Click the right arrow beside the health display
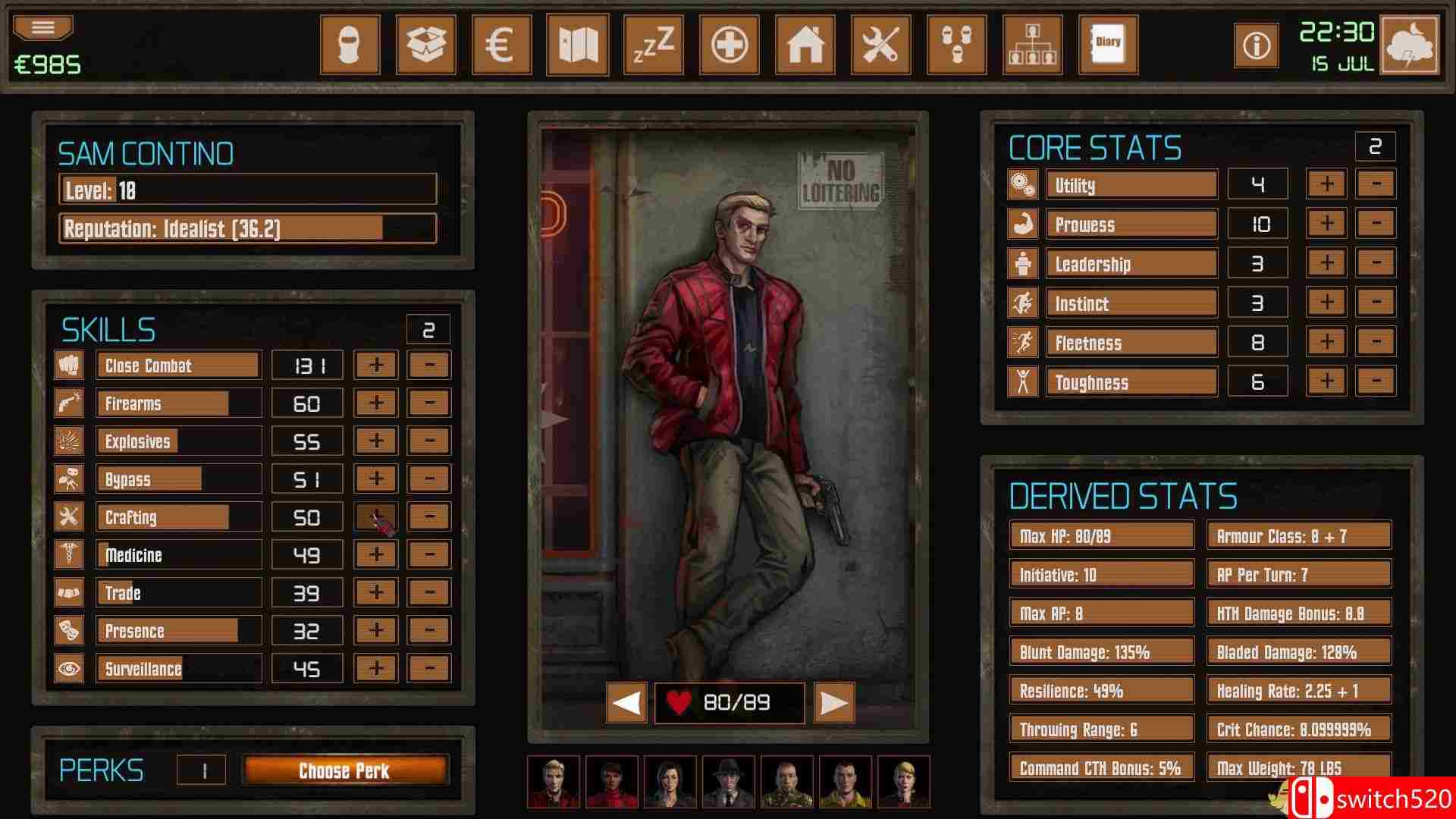 point(833,703)
